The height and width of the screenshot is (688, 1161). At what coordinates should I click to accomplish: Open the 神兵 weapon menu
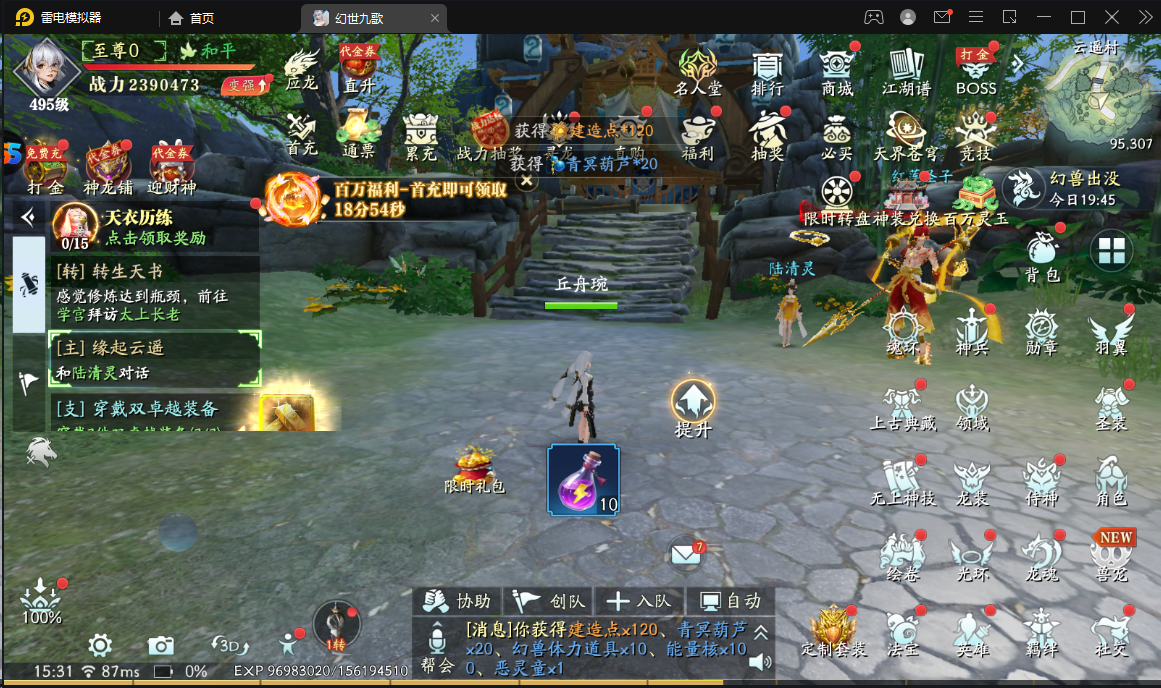[972, 333]
